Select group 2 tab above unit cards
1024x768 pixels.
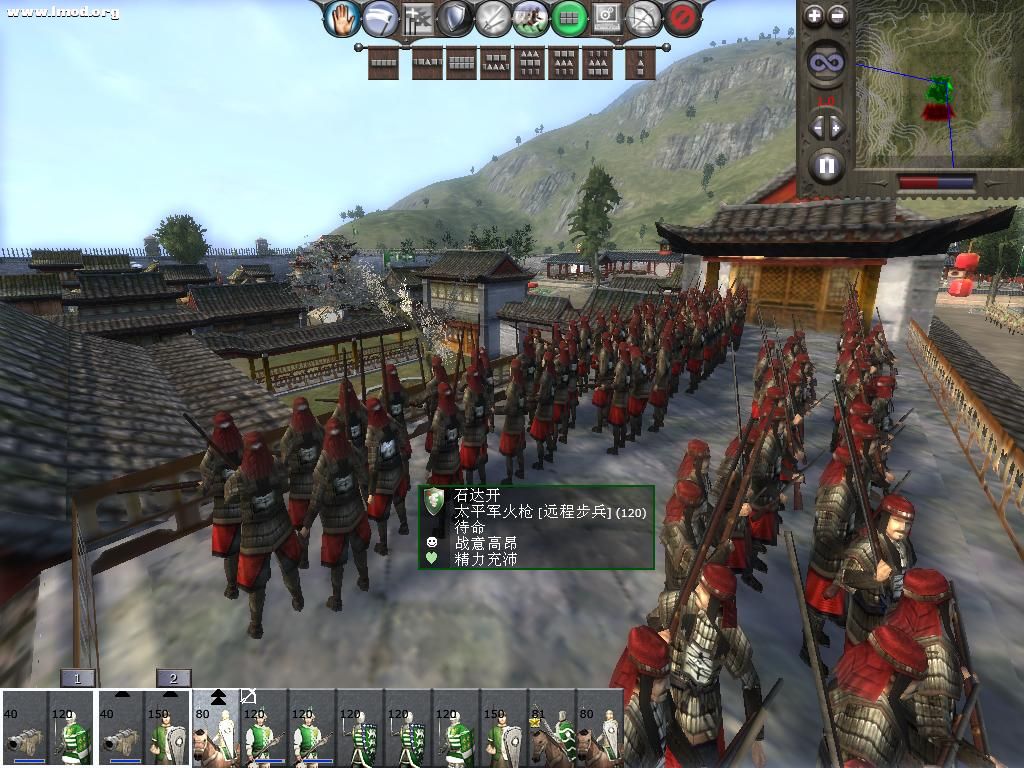pyautogui.click(x=174, y=678)
